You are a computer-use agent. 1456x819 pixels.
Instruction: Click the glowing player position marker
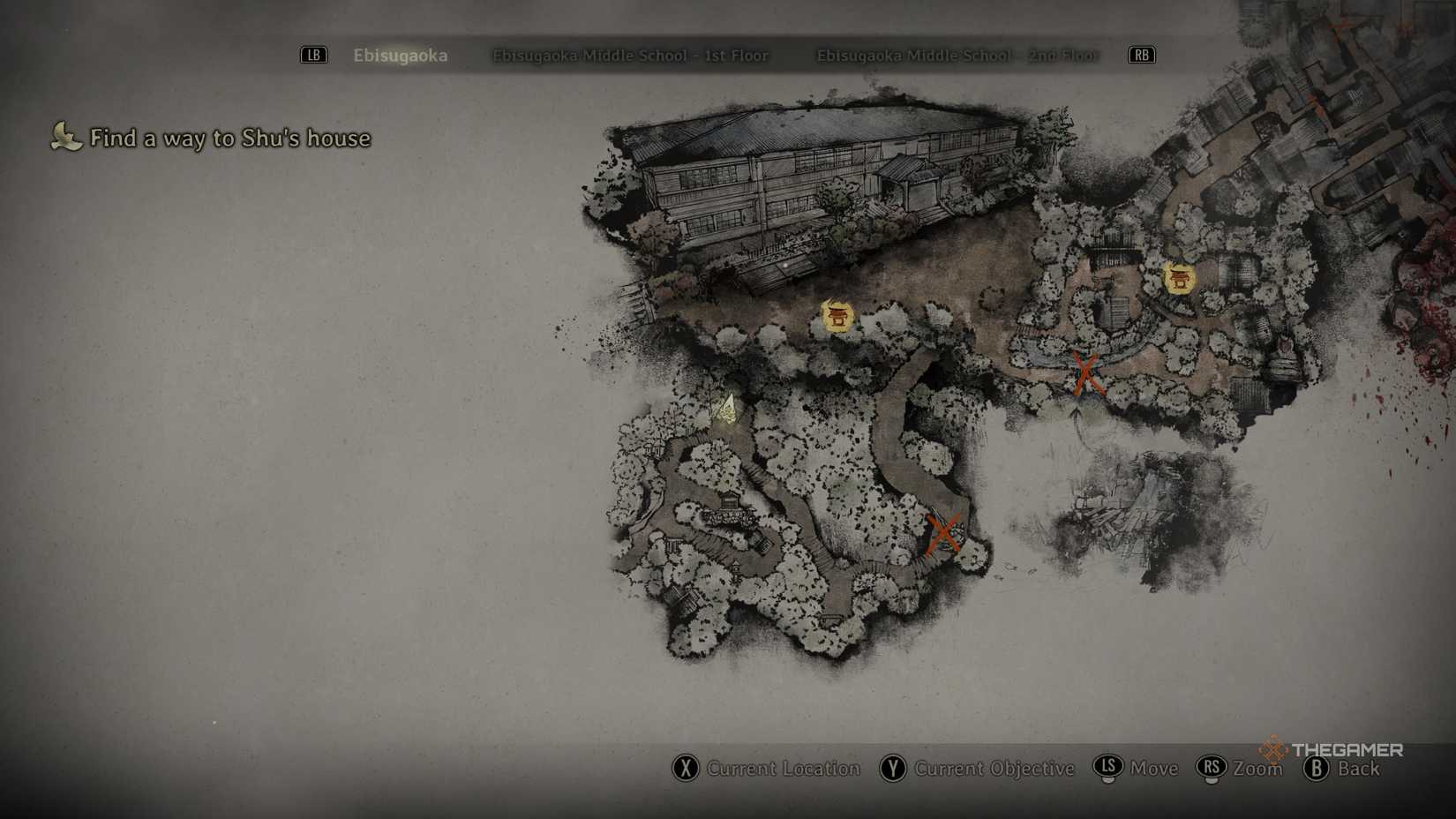point(728,409)
